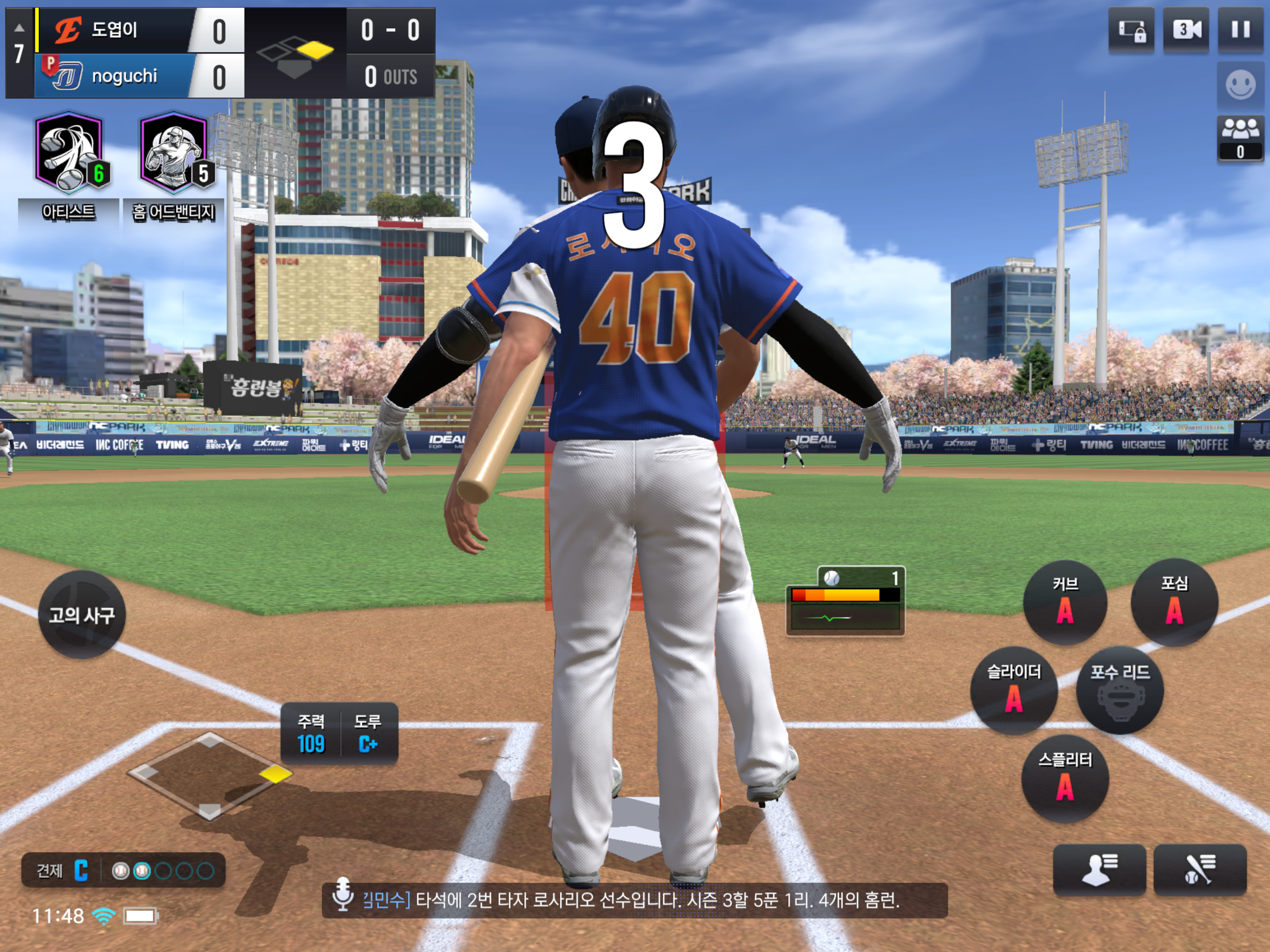Open the pitcher info list button
This screenshot has width=1270, height=952.
coord(1099,869)
